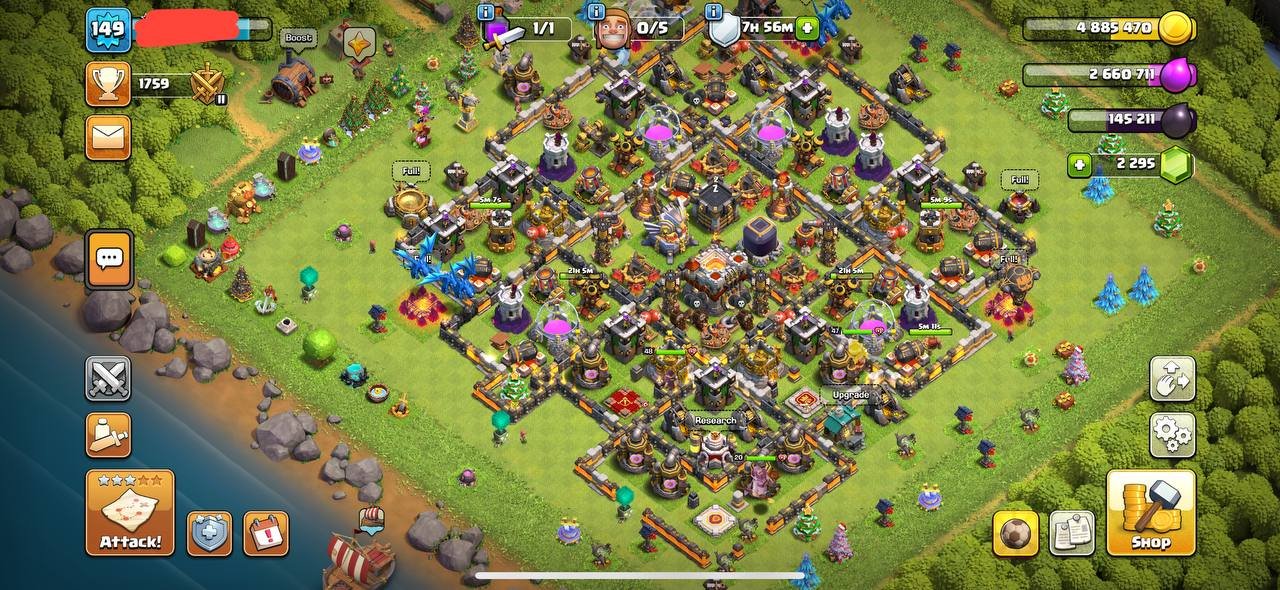The image size is (1280, 590).
Task: Open the settings gears button
Action: coord(1172,435)
